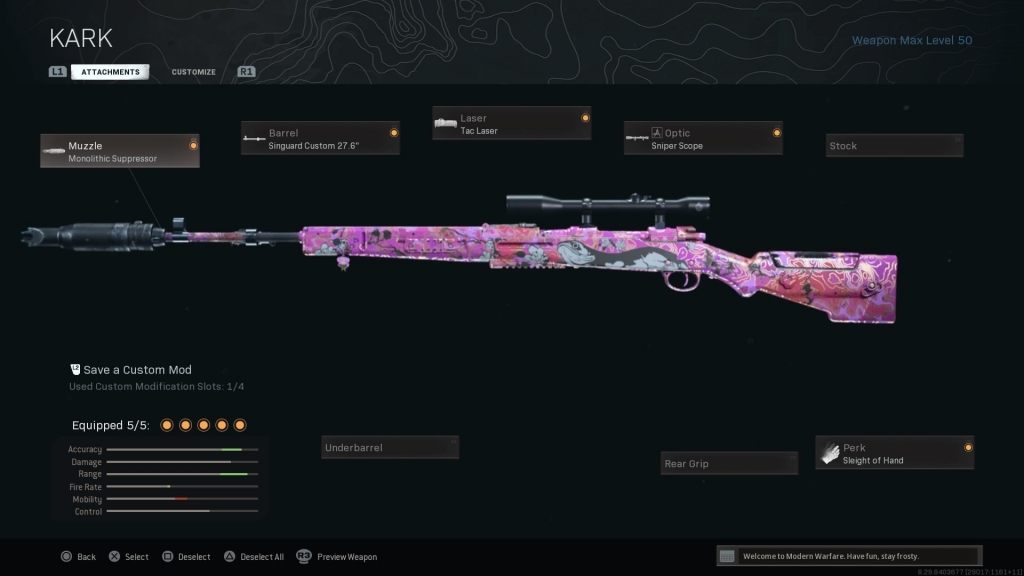This screenshot has height=576, width=1024.
Task: Open the Customize tab
Action: (193, 72)
